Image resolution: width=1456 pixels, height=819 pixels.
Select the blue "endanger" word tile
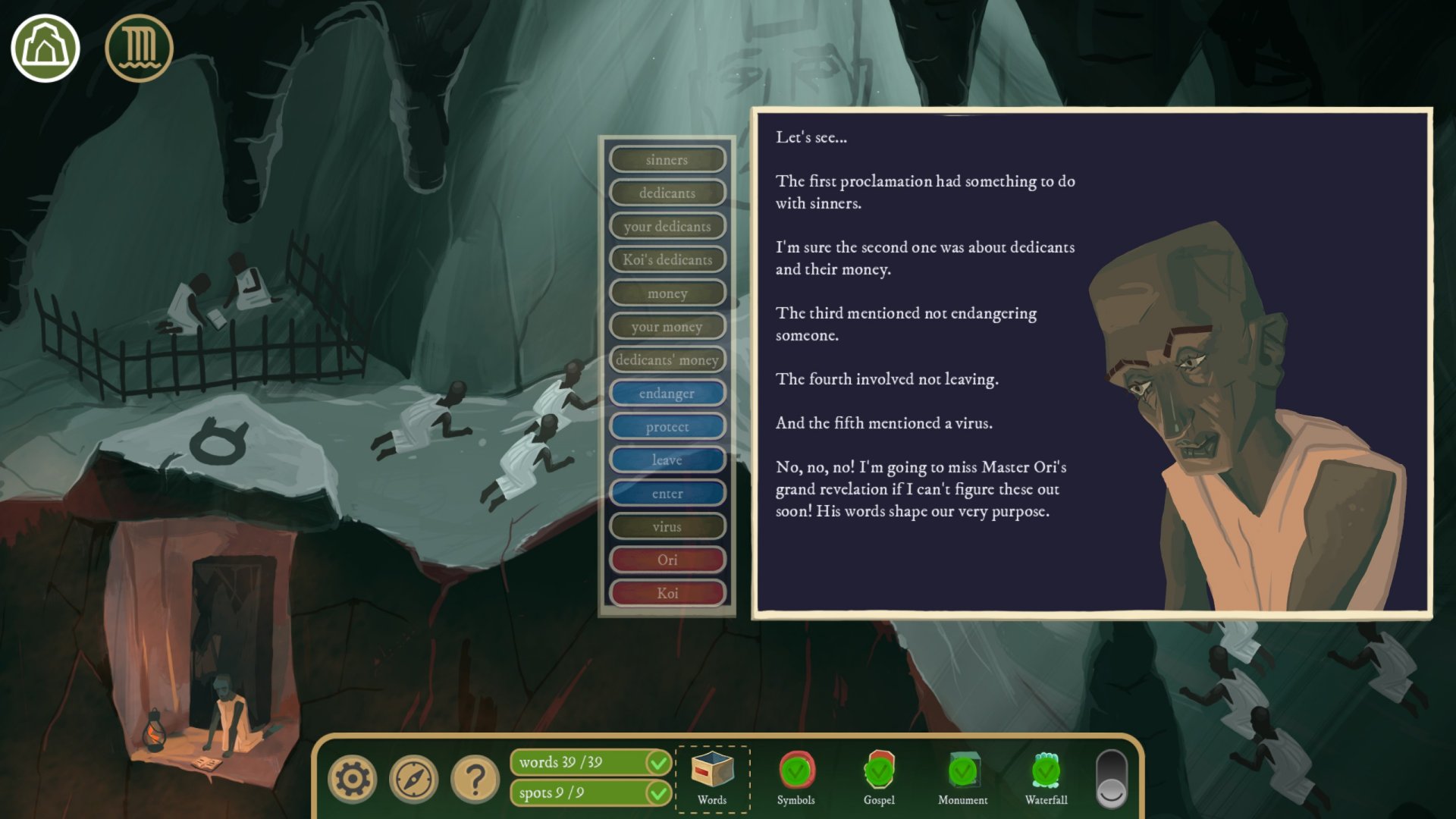pyautogui.click(x=667, y=394)
